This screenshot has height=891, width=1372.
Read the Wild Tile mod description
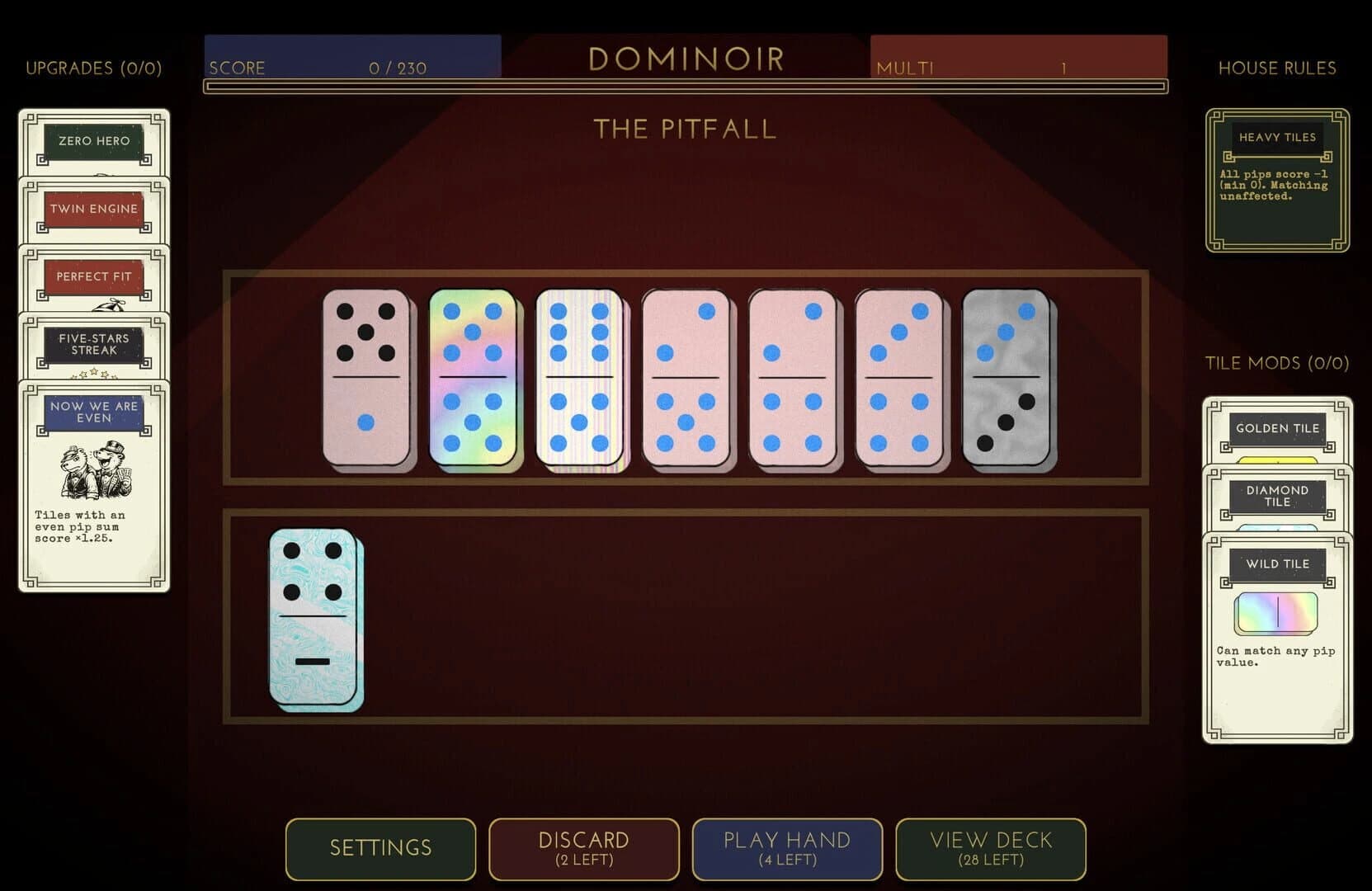(1277, 656)
